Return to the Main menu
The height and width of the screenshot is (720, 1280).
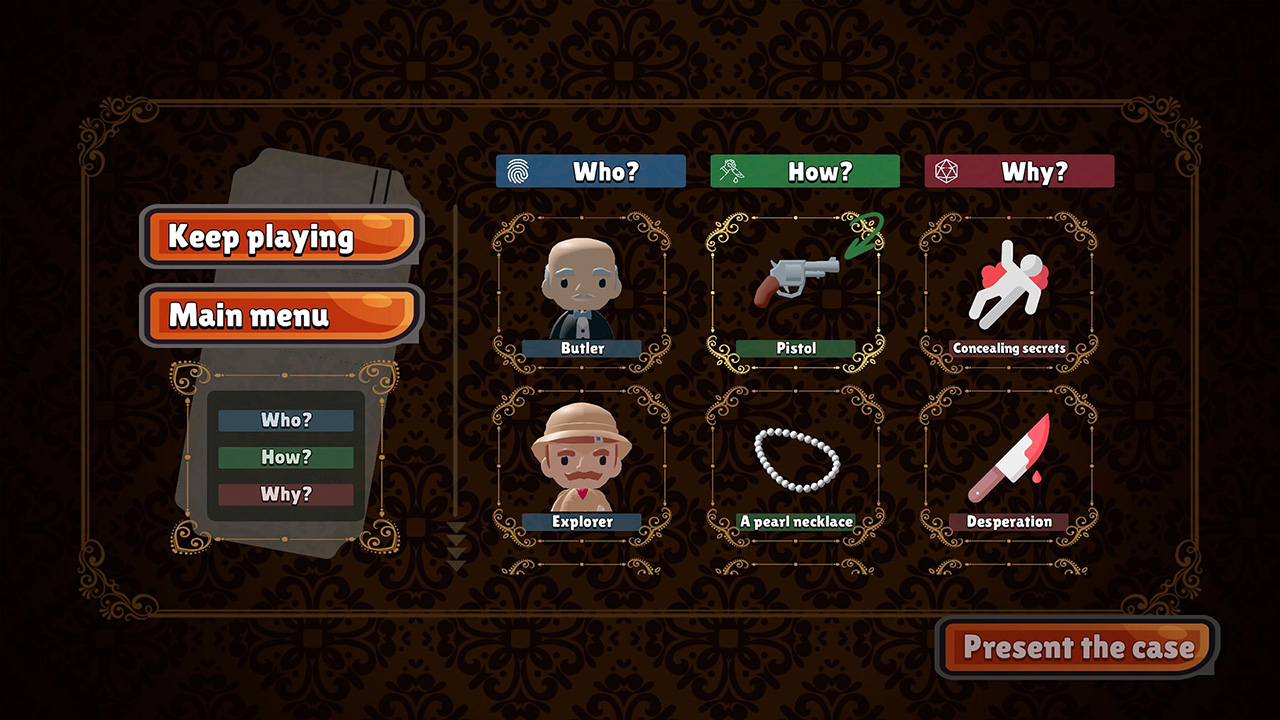coord(280,316)
